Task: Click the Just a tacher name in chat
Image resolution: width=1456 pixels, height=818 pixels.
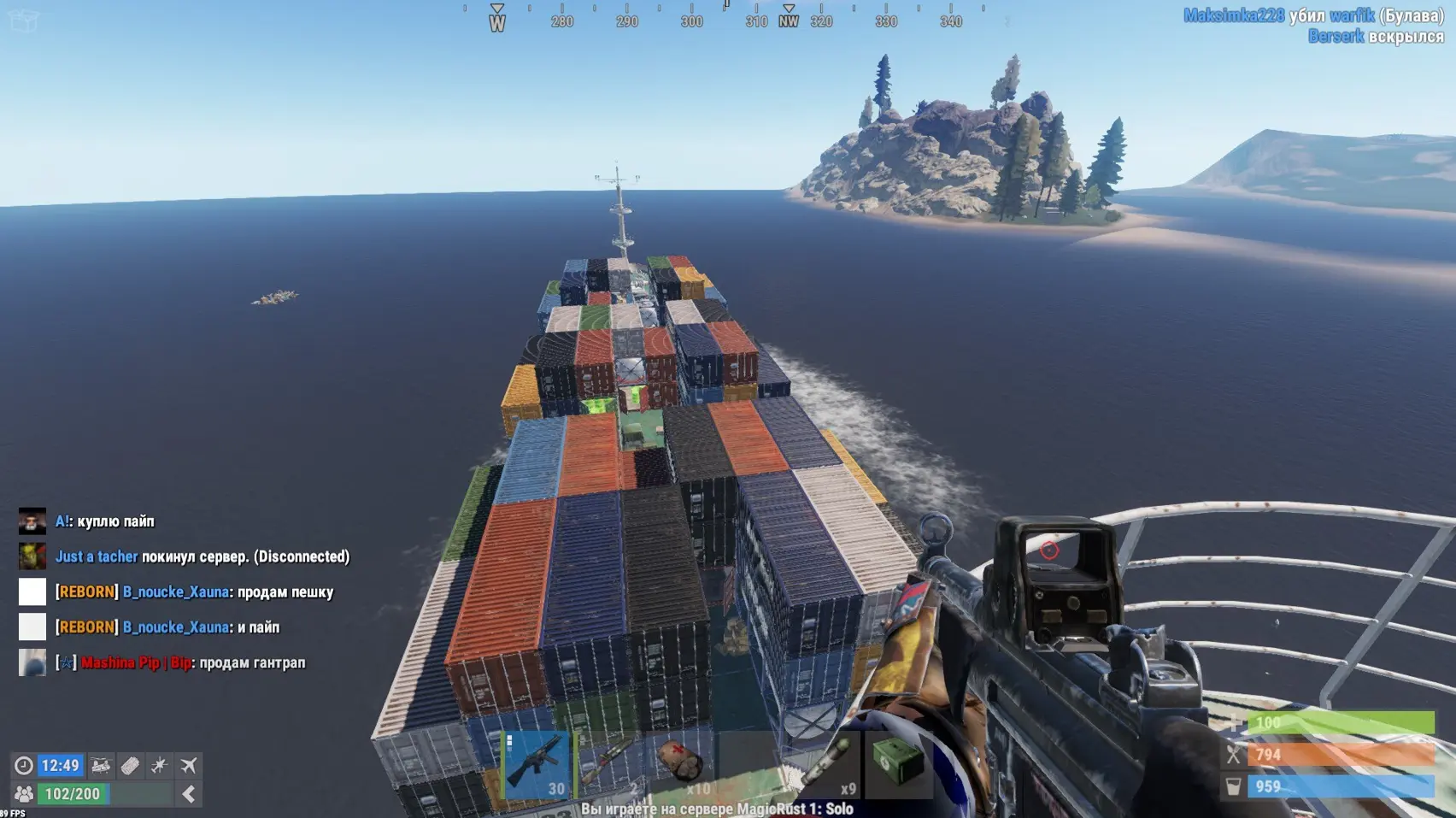Action: 97,556
